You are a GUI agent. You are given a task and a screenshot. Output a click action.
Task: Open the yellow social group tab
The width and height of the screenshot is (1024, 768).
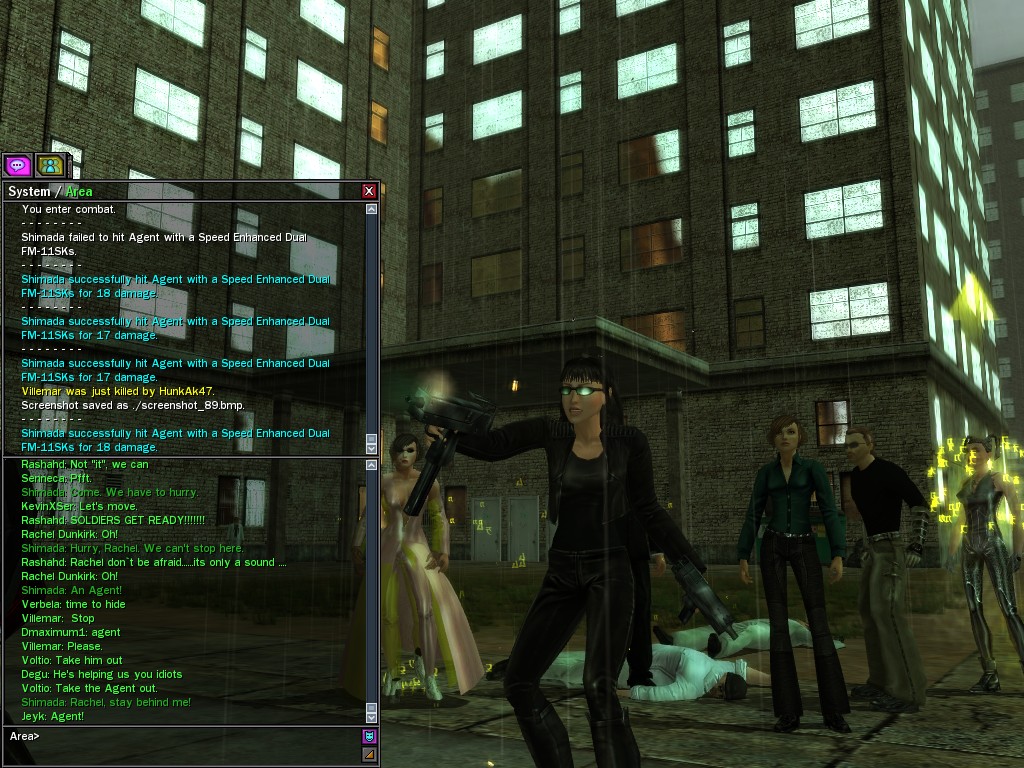pos(49,165)
